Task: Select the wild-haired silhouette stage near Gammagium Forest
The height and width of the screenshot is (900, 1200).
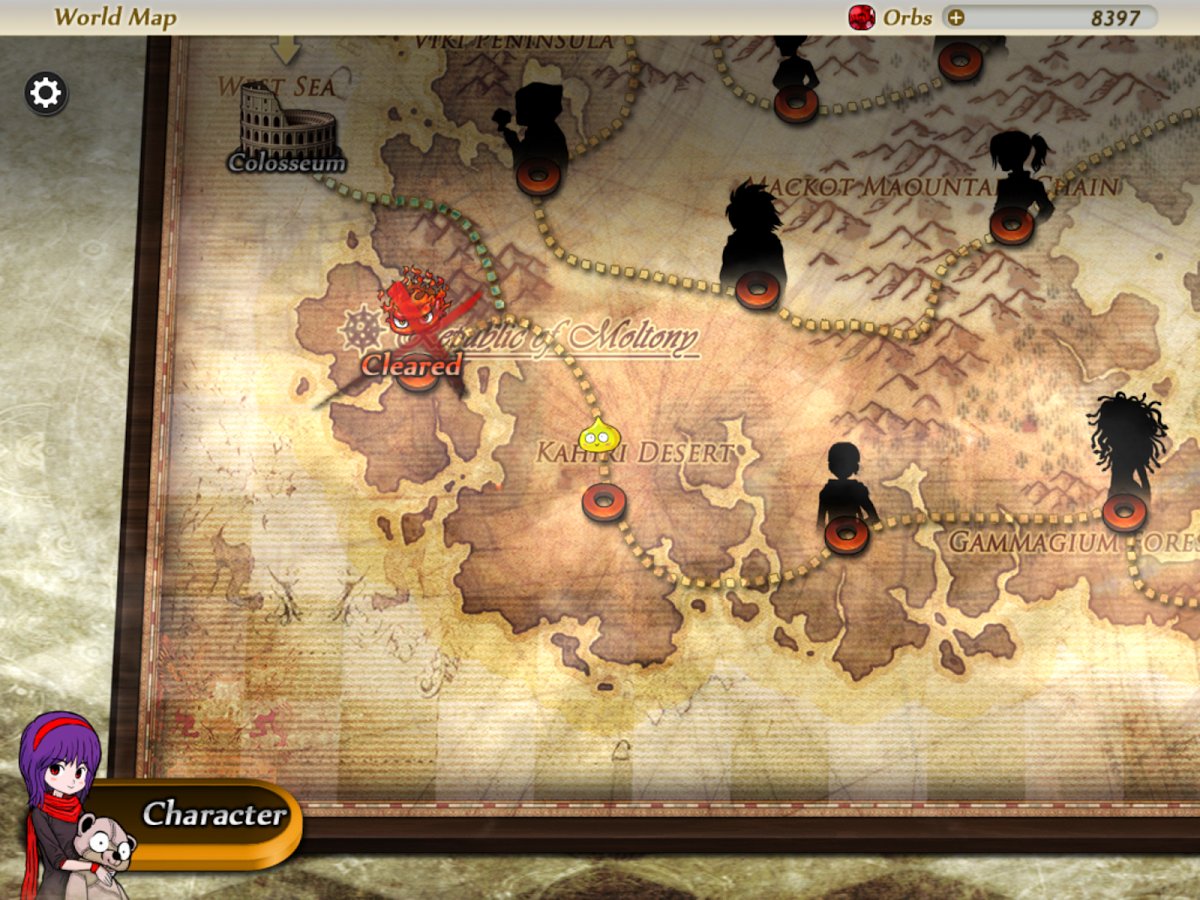Action: 1124,511
